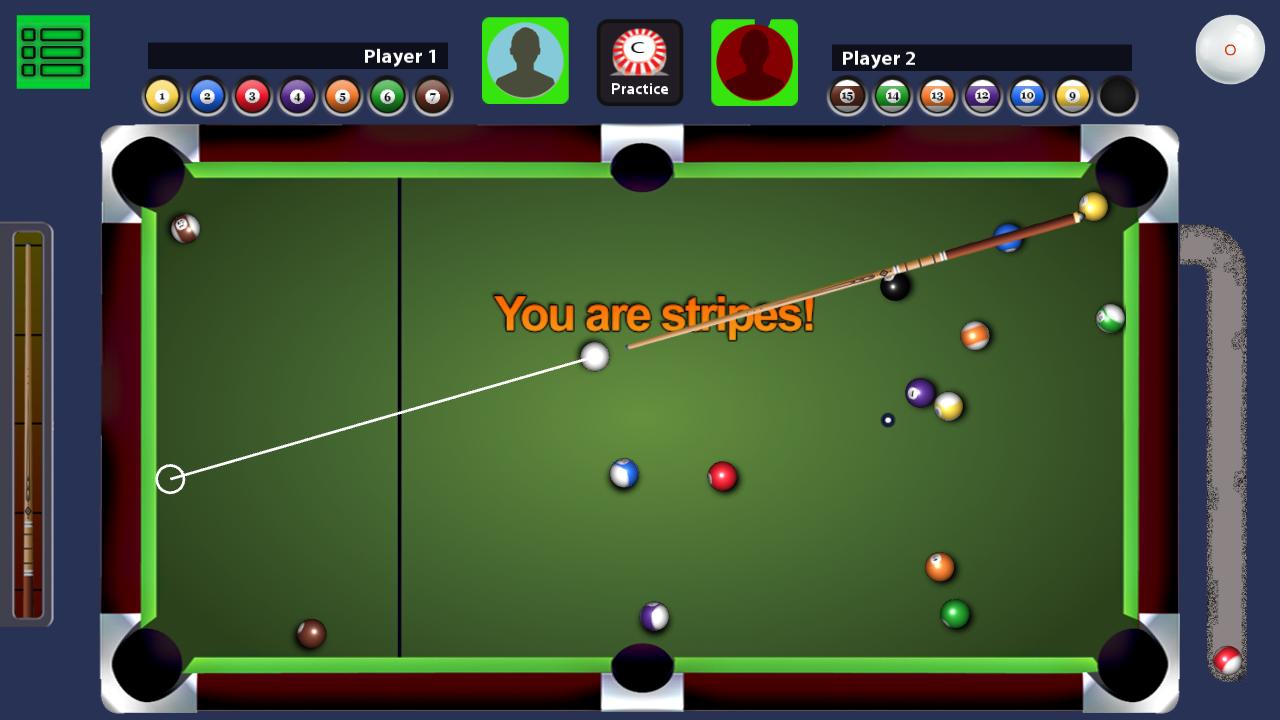Click the 'You are stripes!' message text
The height and width of the screenshot is (720, 1280).
(x=655, y=316)
